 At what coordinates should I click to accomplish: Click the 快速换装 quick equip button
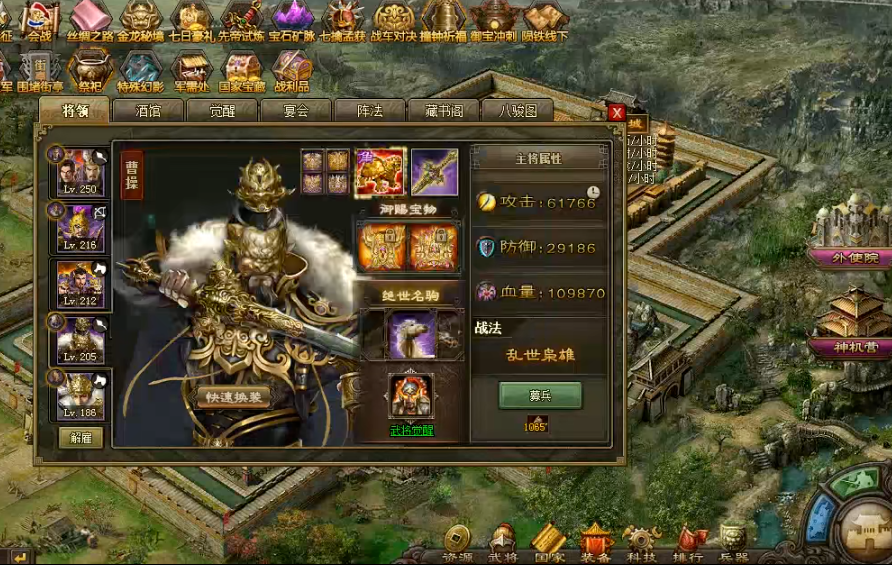click(236, 397)
